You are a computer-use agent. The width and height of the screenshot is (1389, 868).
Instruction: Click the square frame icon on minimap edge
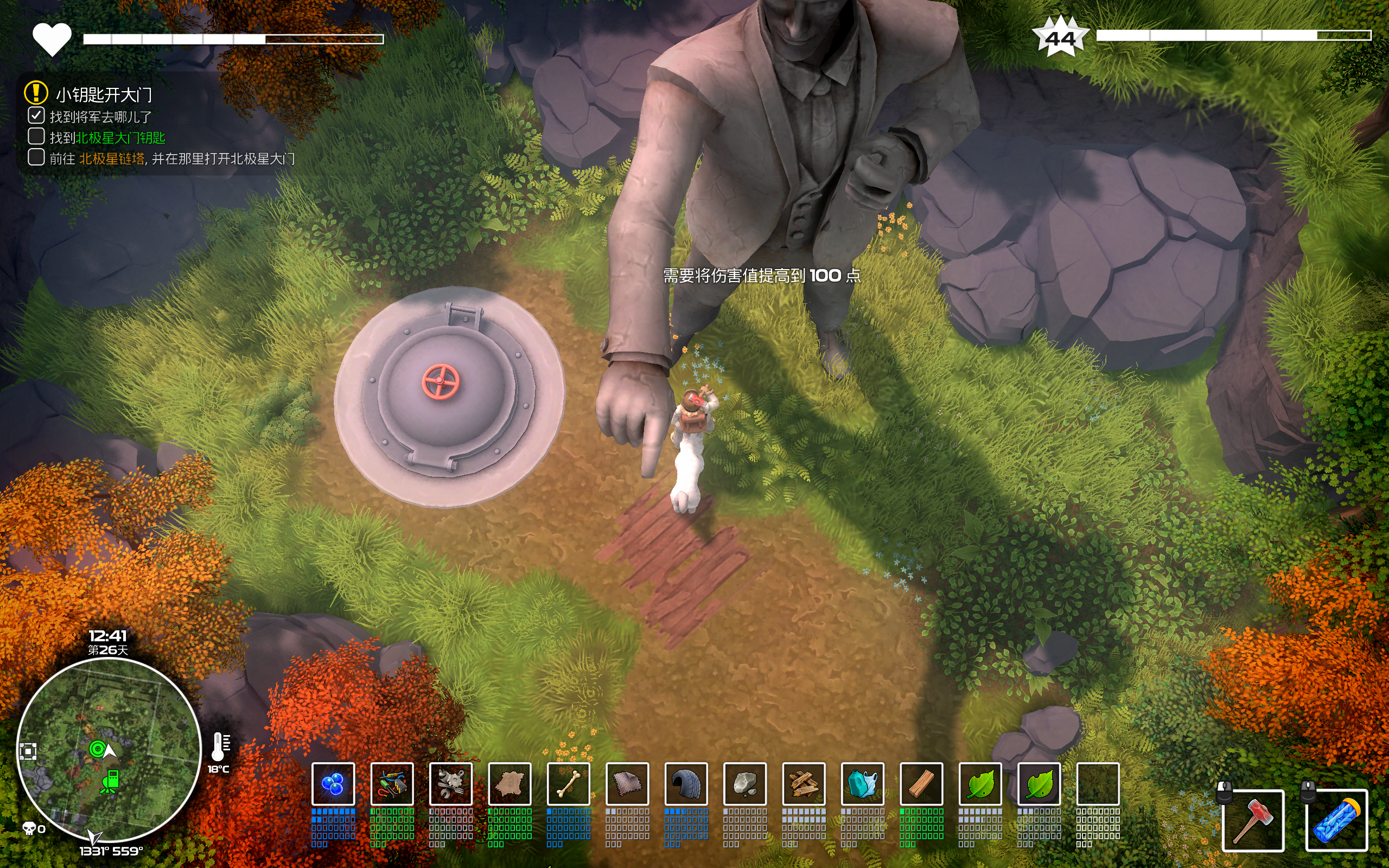pos(28,751)
